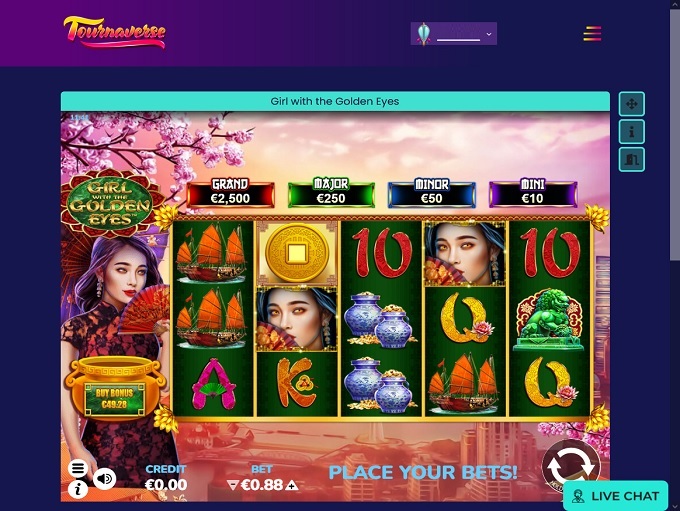Open game information in the side panel

click(x=631, y=131)
